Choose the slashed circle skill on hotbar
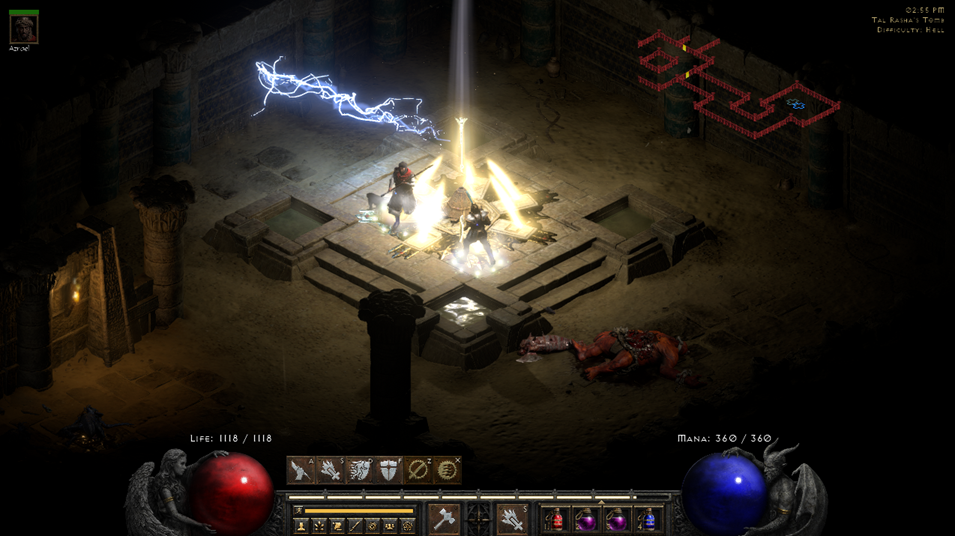Screen dimensions: 955x536 (x=418, y=470)
